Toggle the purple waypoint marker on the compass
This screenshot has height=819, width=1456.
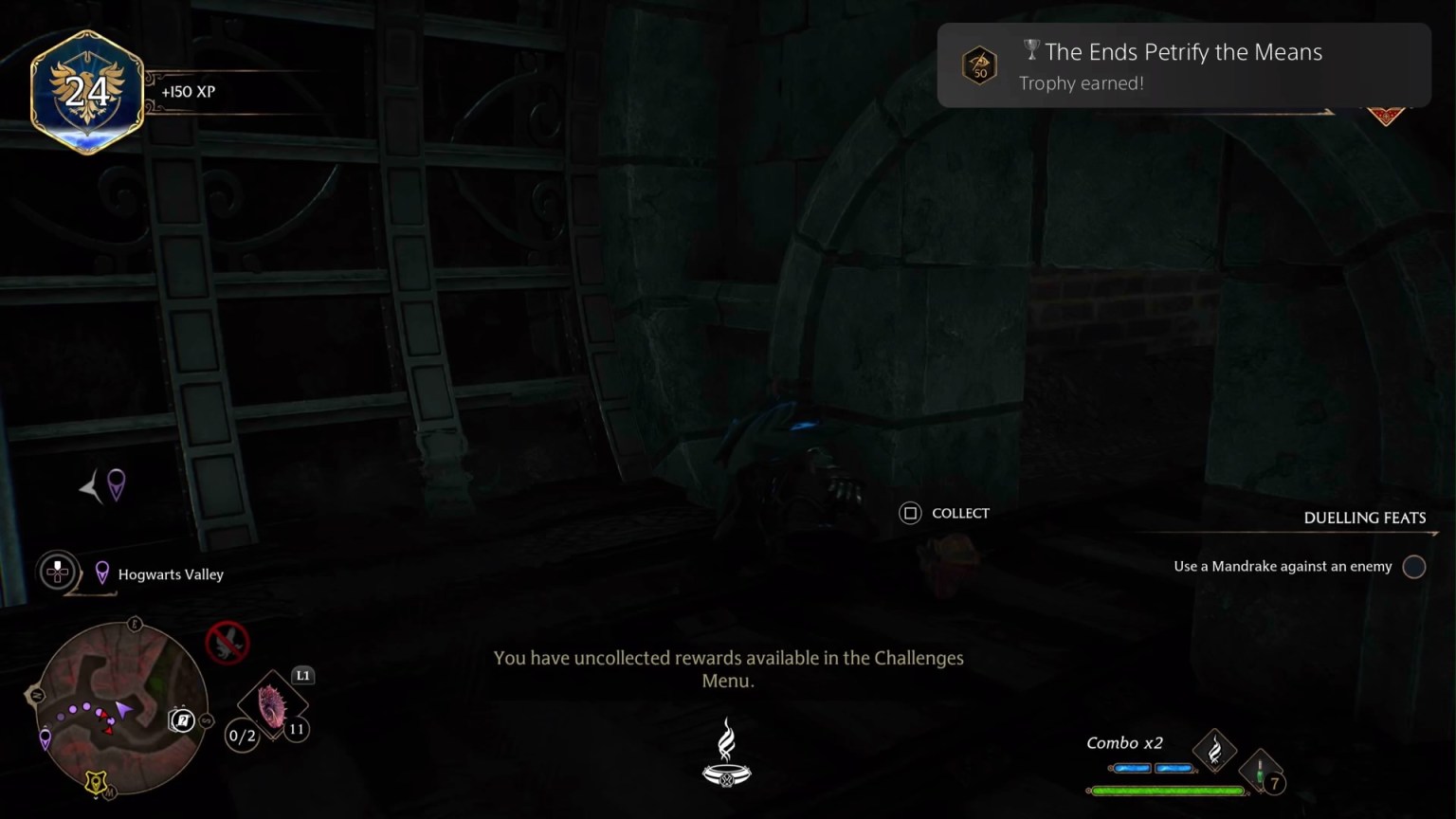[x=115, y=485]
